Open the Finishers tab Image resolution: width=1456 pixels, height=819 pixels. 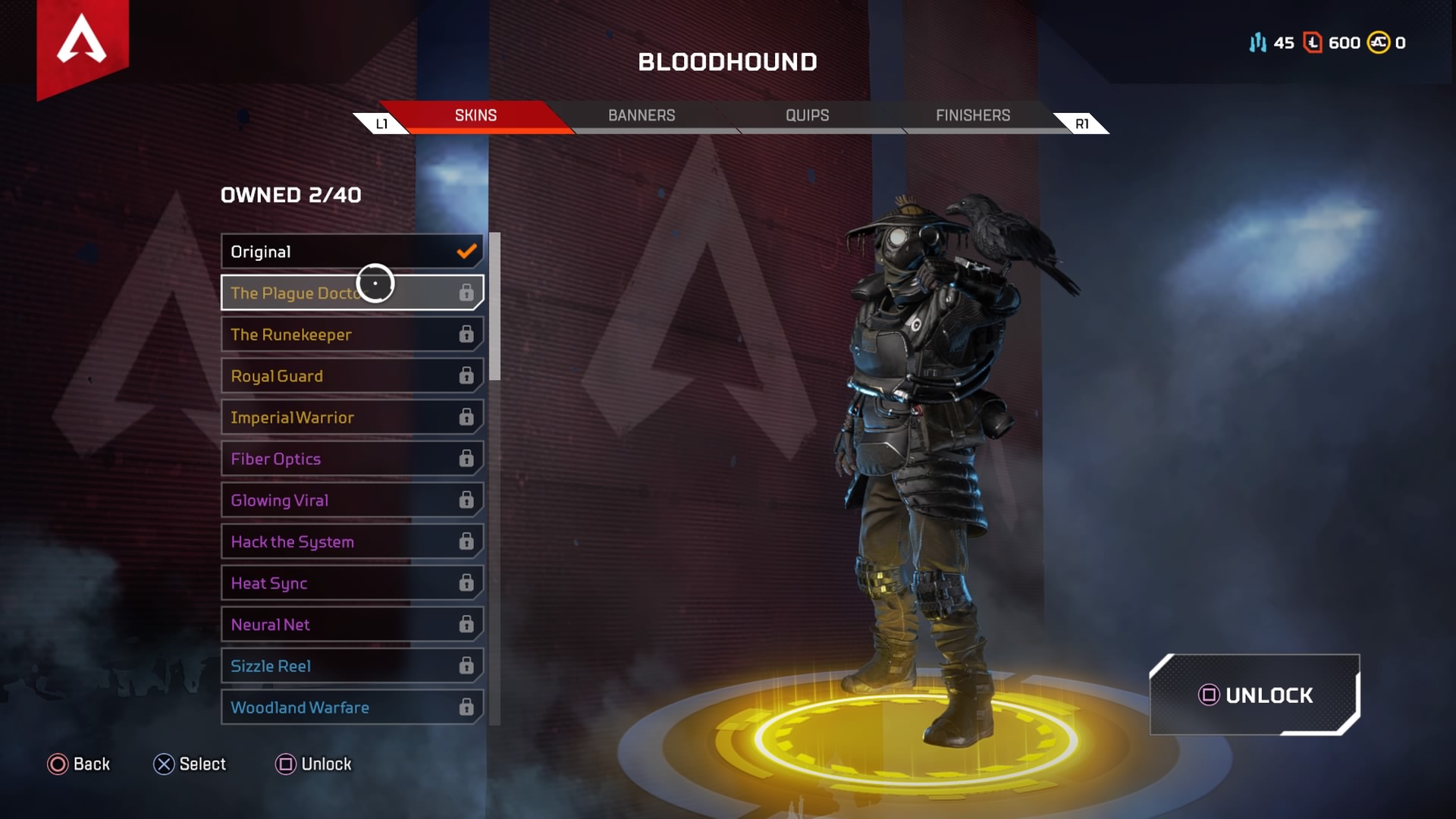coord(972,115)
